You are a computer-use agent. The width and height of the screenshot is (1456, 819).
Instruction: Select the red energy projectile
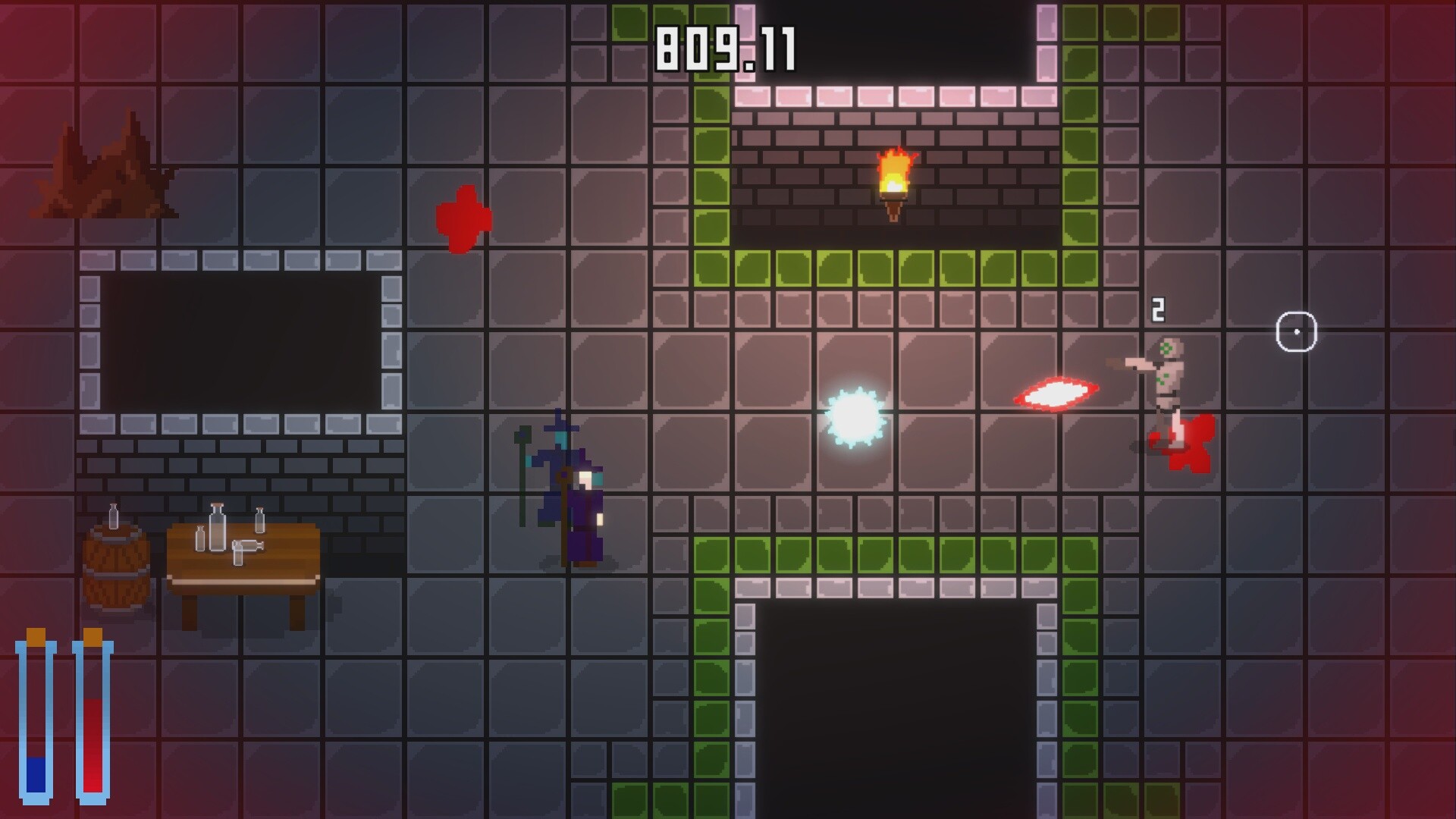[1054, 394]
